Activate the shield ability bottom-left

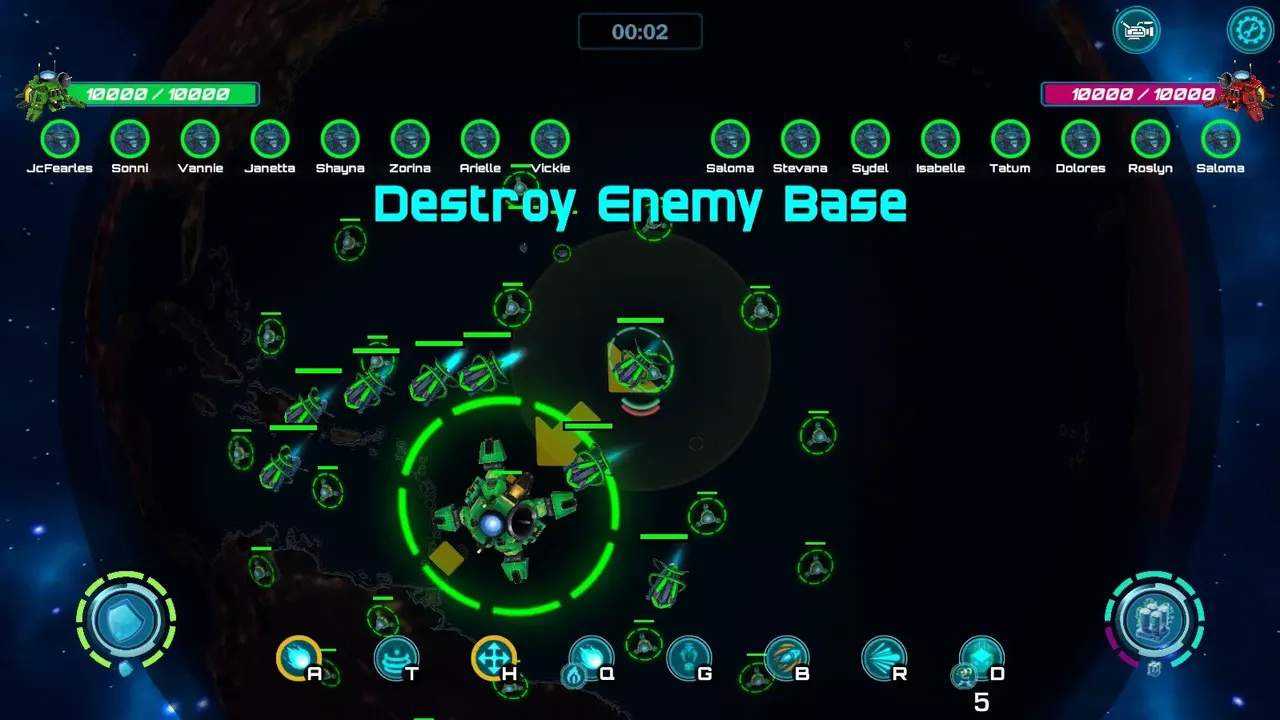(126, 620)
